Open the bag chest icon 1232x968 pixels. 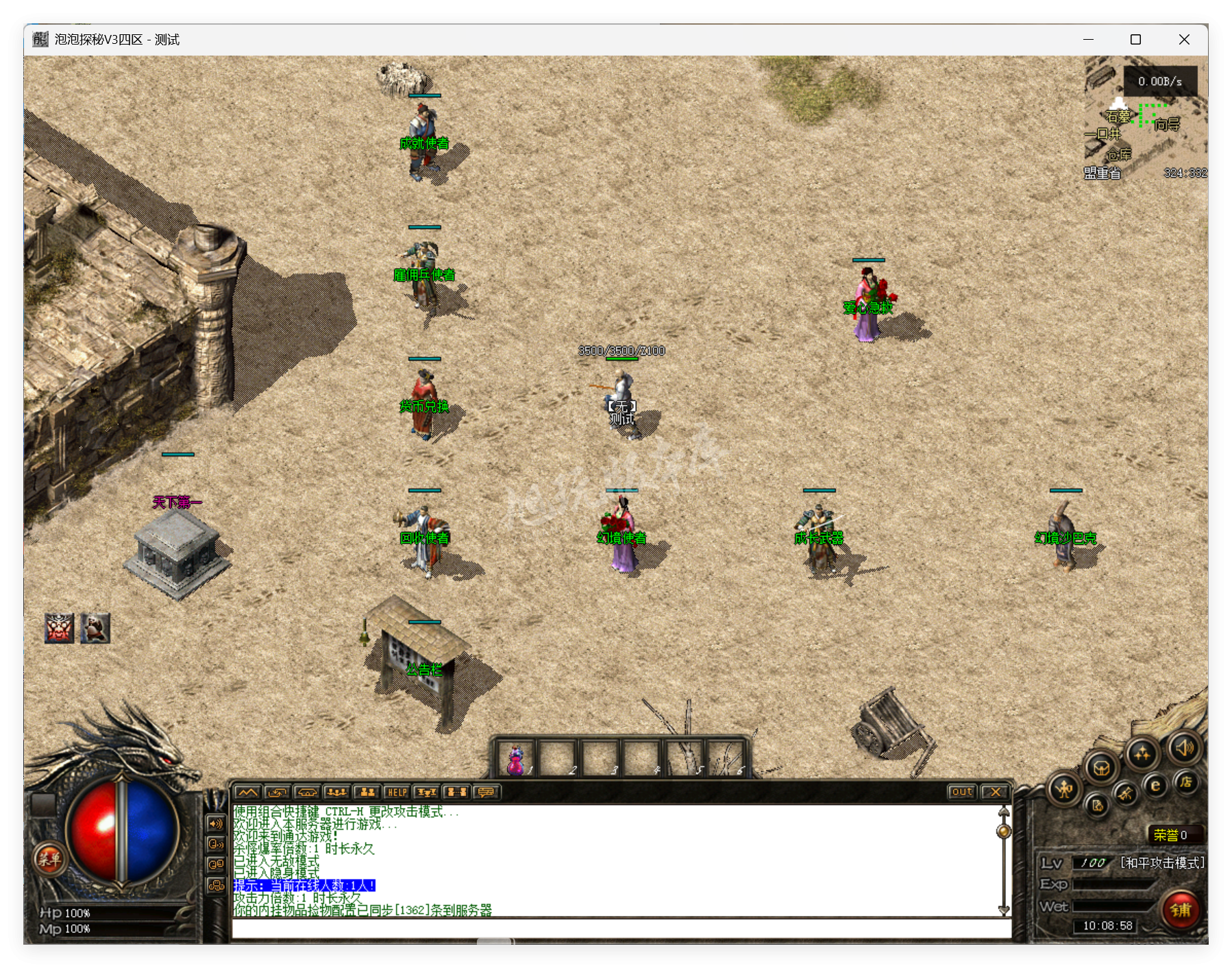pyautogui.click(x=1101, y=768)
